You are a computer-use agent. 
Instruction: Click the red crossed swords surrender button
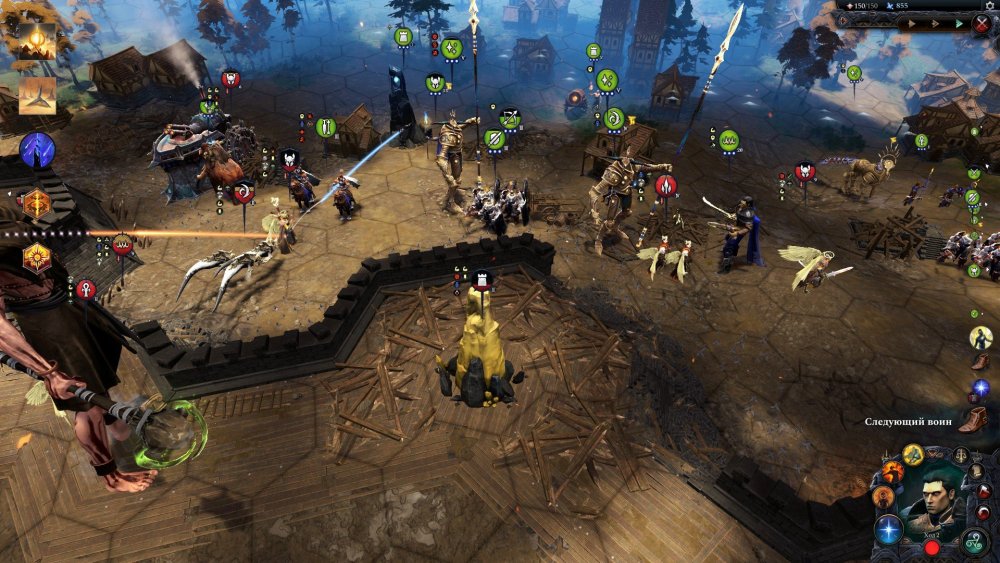982,23
